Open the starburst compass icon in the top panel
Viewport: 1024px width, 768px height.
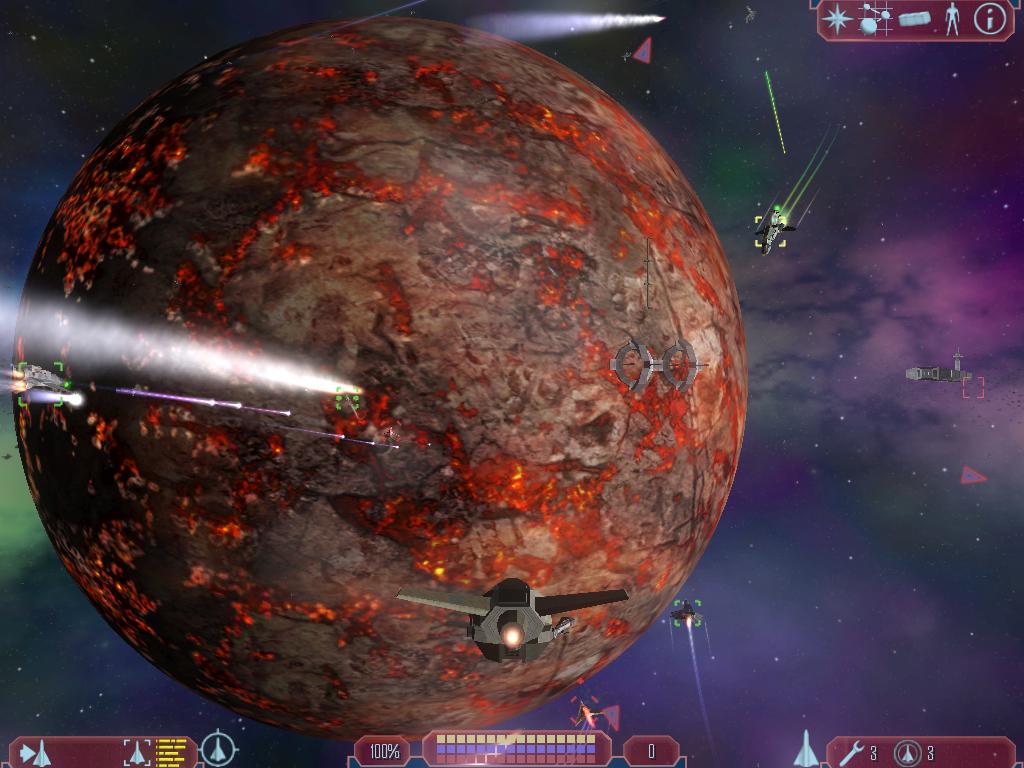coord(837,19)
